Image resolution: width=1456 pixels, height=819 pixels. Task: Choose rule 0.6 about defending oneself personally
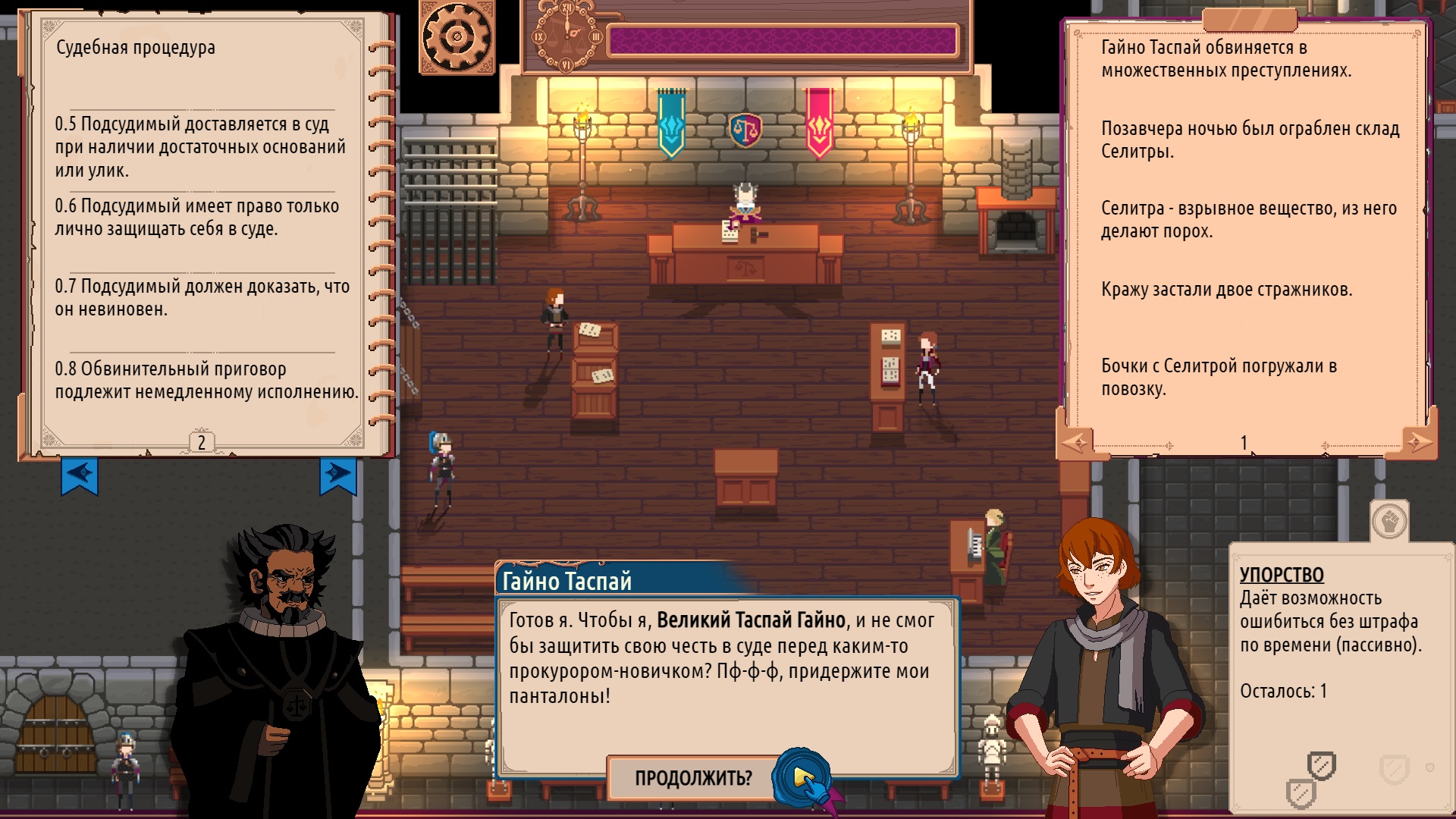196,218
